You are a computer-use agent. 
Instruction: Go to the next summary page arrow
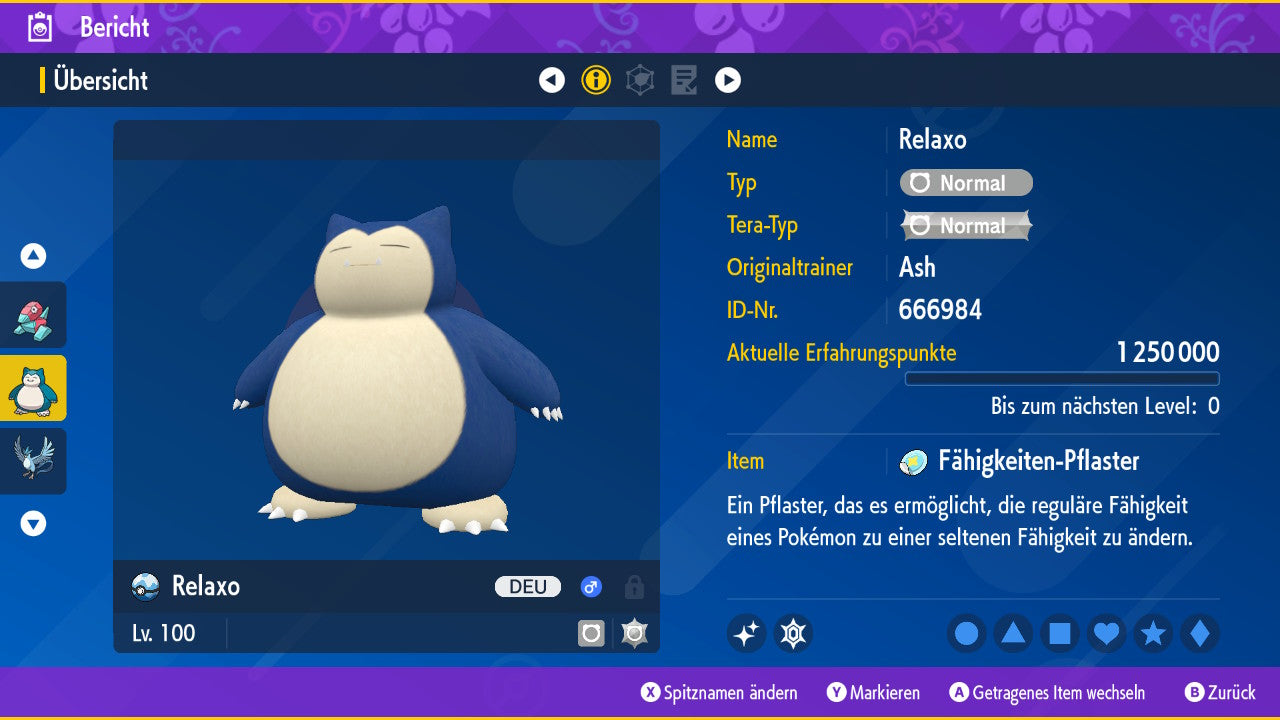point(728,80)
